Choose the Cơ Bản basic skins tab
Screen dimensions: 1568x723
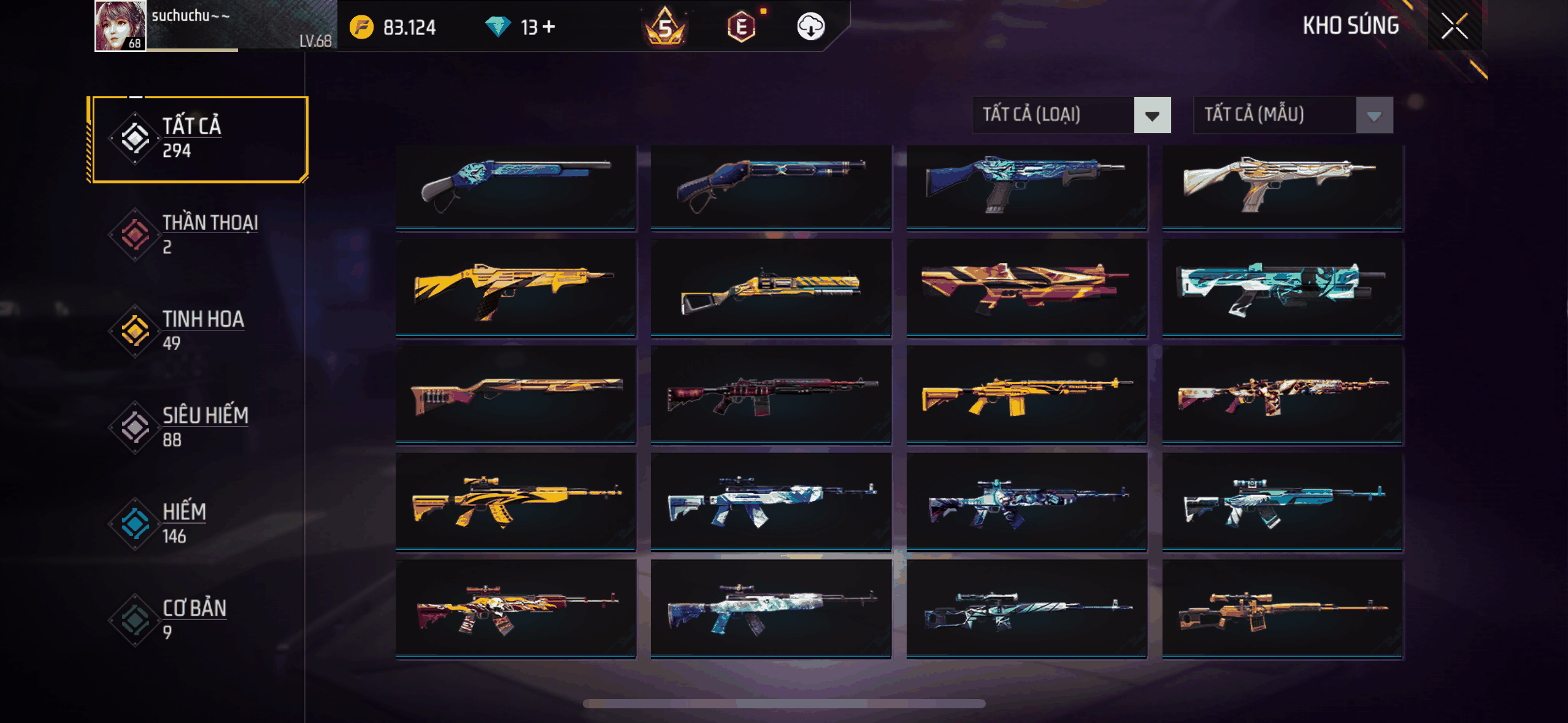pos(198,620)
